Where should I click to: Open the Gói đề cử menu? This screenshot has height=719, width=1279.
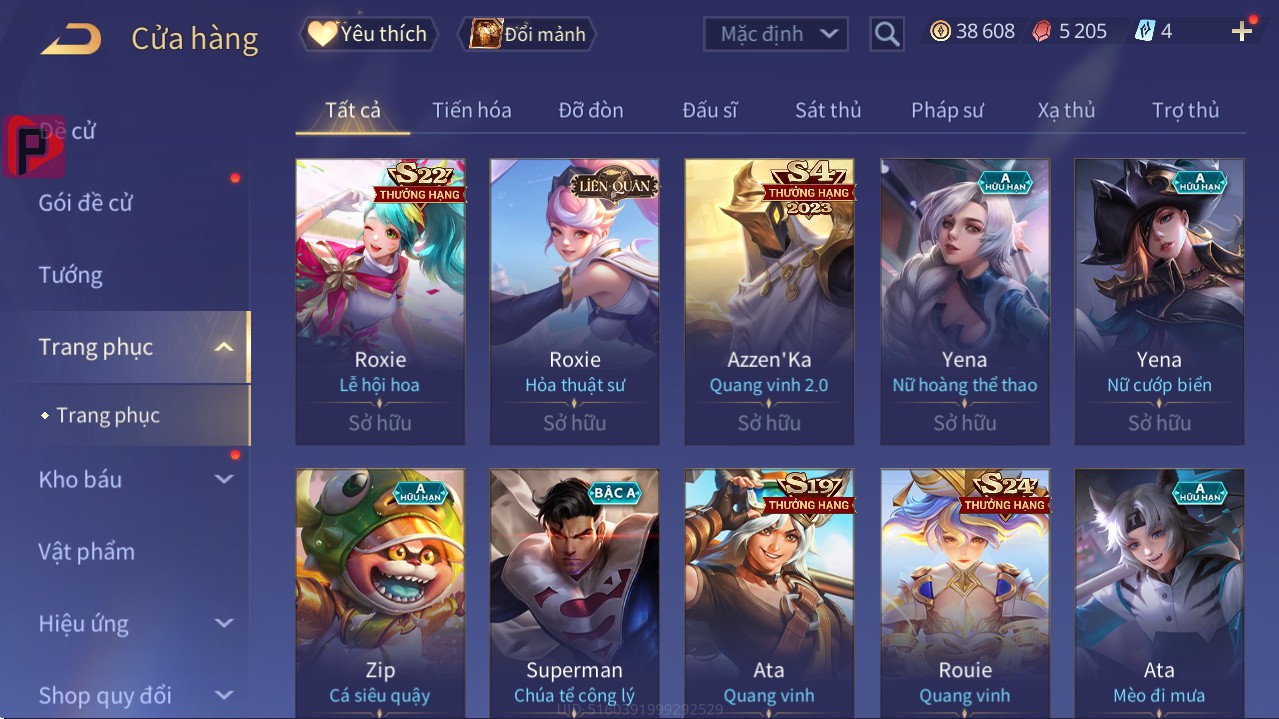pos(86,203)
